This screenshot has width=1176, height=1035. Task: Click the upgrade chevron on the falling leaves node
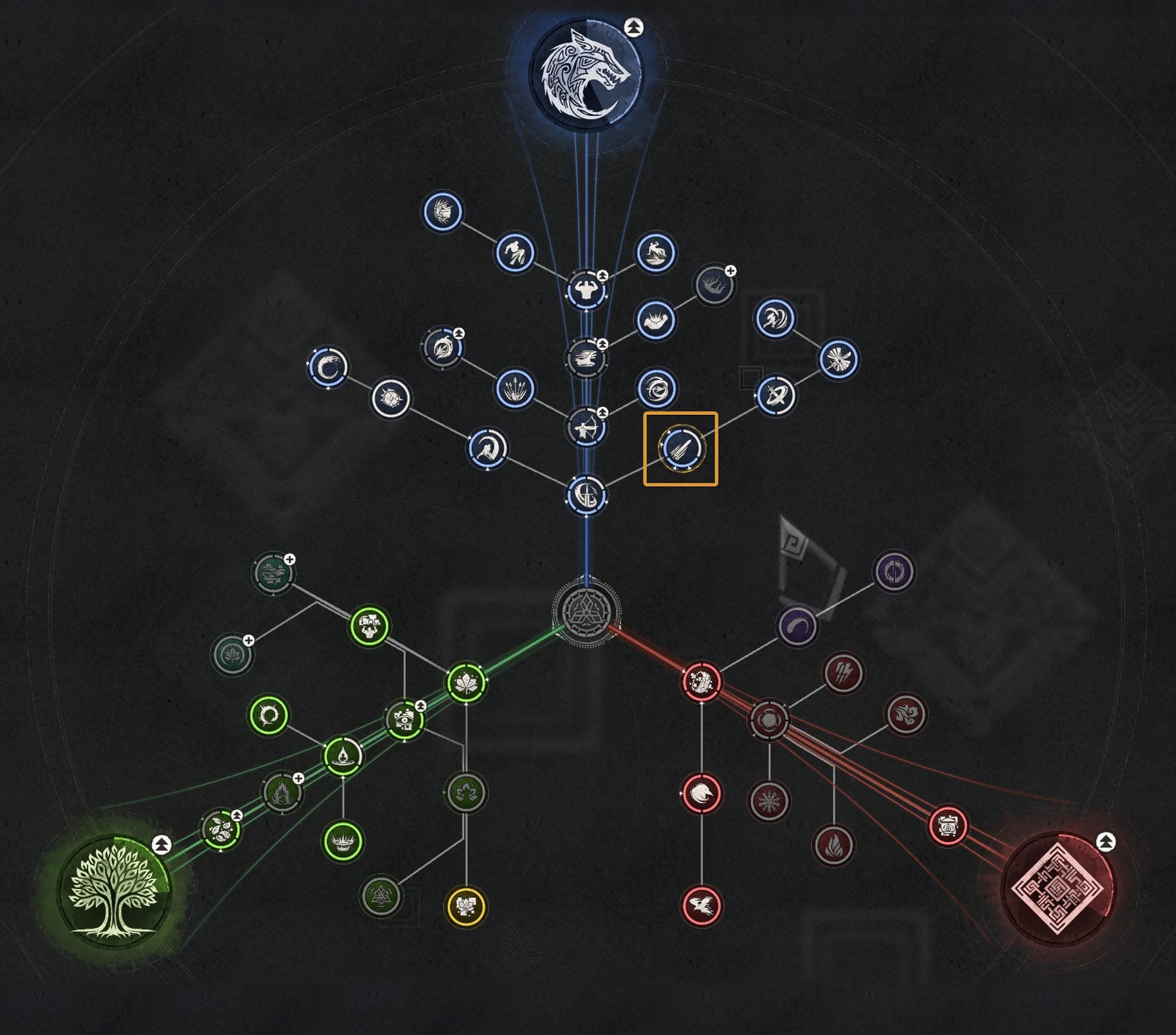pyautogui.click(x=237, y=815)
